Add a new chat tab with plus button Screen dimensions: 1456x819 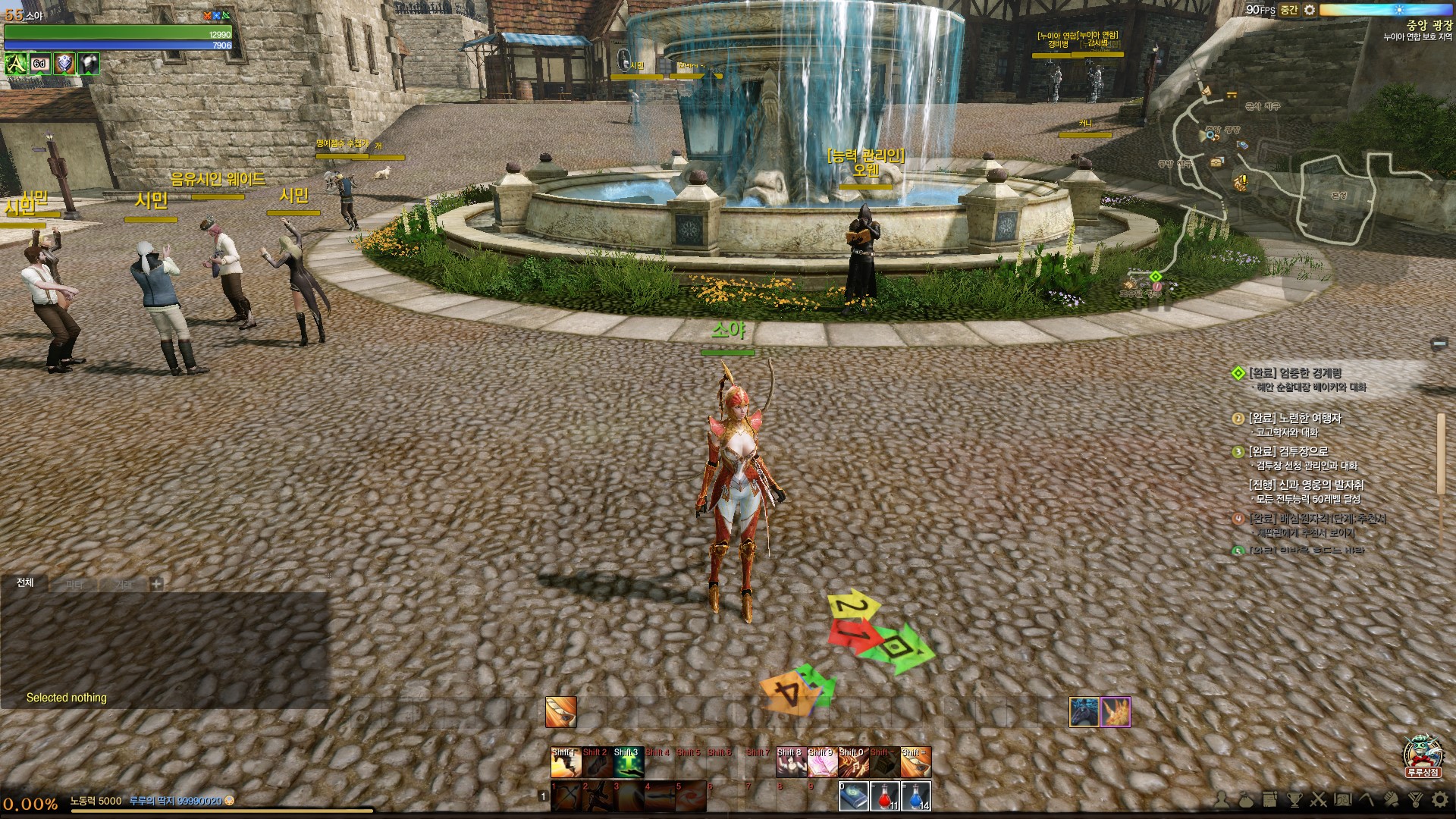[x=156, y=584]
